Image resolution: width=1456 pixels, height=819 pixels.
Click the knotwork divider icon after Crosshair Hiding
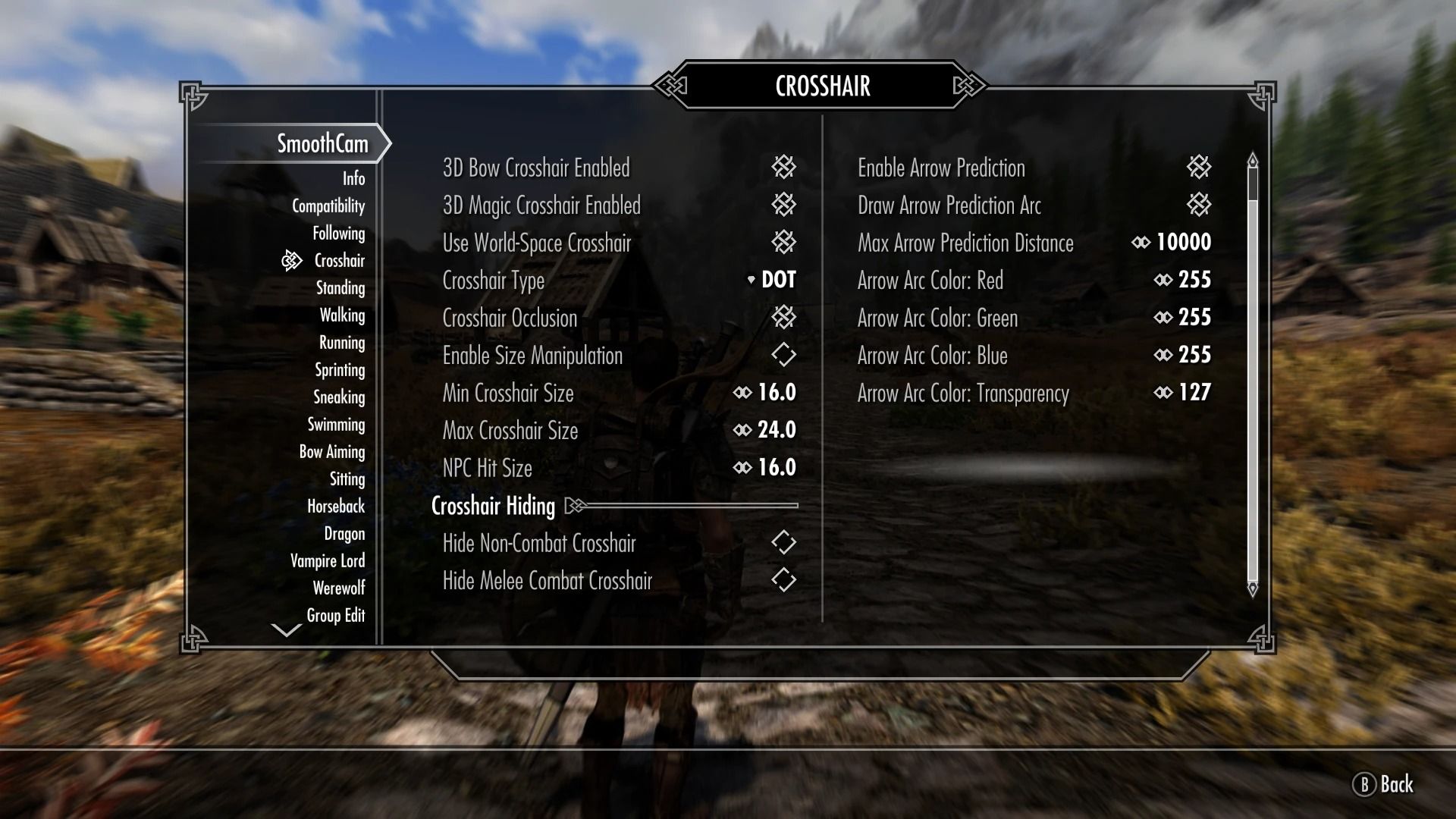[576, 505]
